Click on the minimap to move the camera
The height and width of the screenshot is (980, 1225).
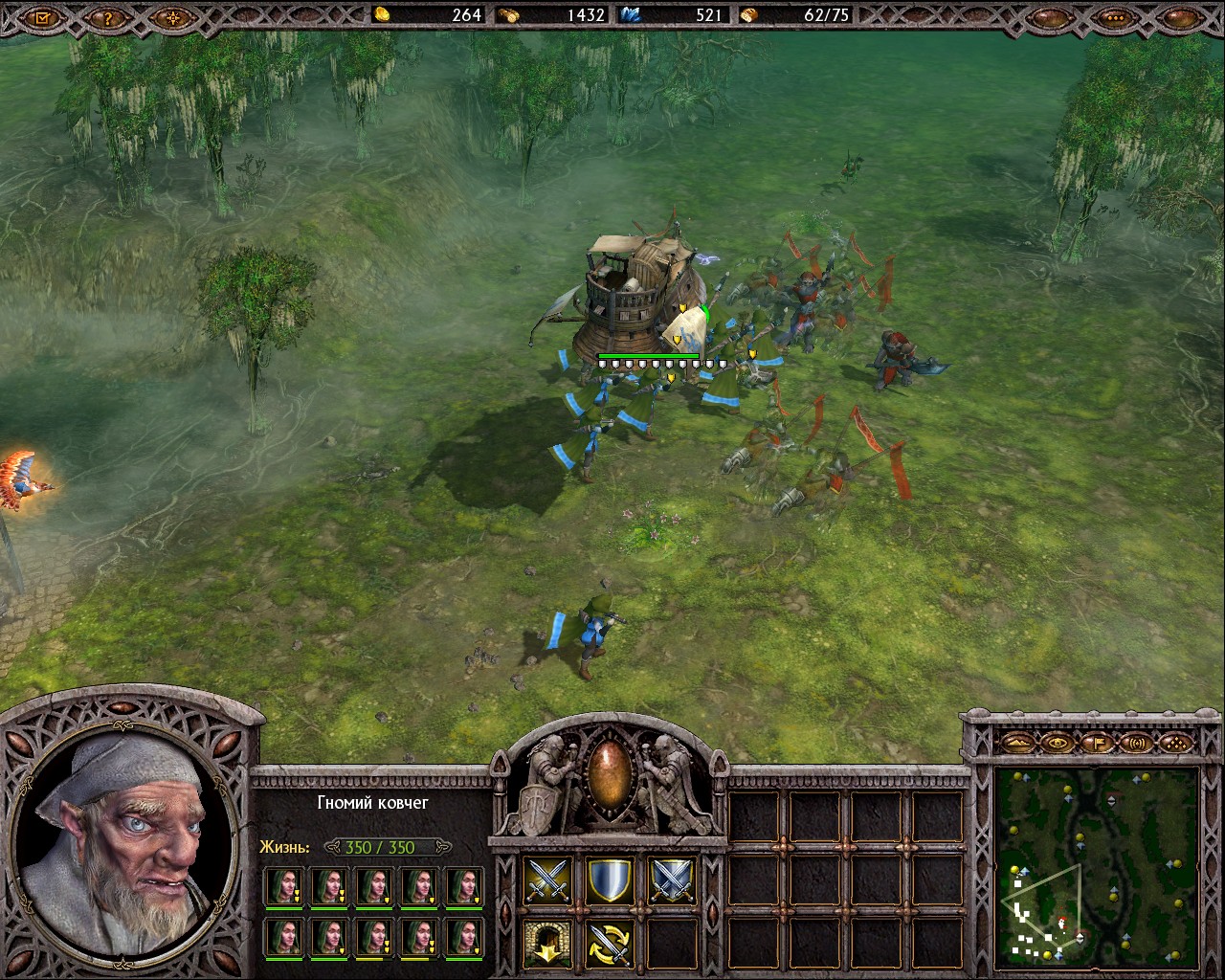(x=1097, y=866)
